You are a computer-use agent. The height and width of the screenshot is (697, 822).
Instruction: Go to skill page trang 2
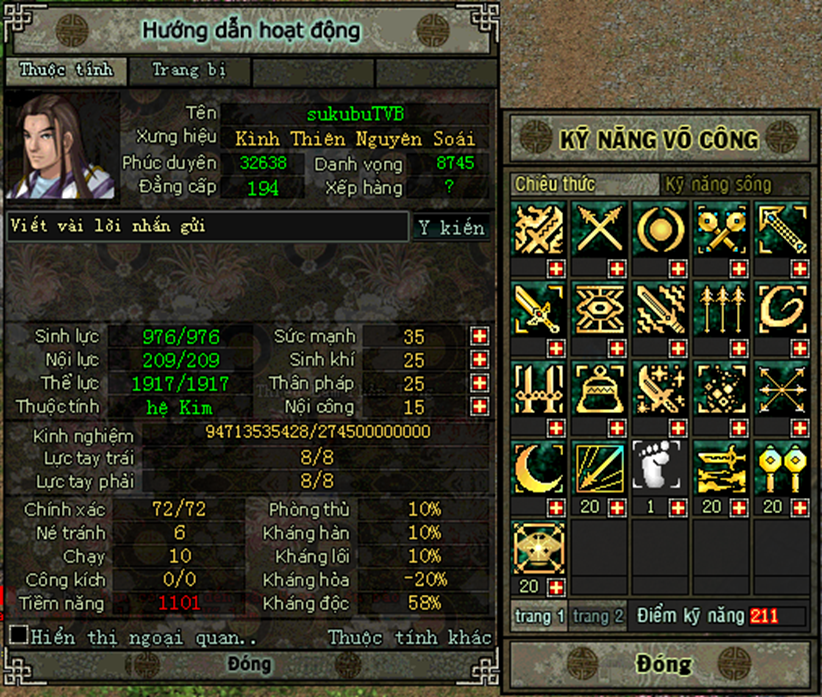coord(598,617)
